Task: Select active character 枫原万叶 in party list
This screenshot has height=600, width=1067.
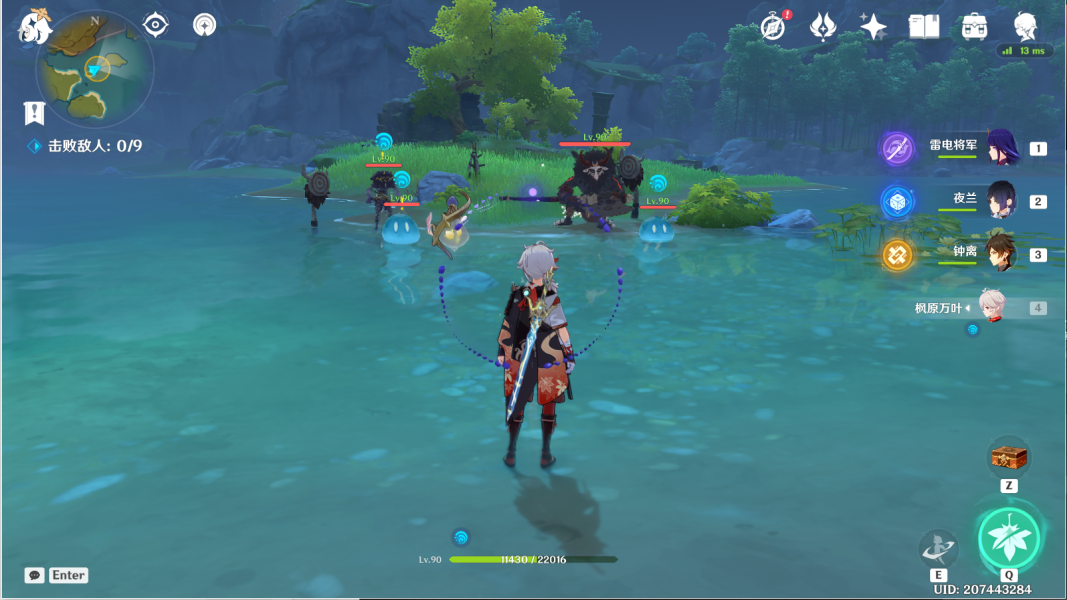Action: coord(990,308)
